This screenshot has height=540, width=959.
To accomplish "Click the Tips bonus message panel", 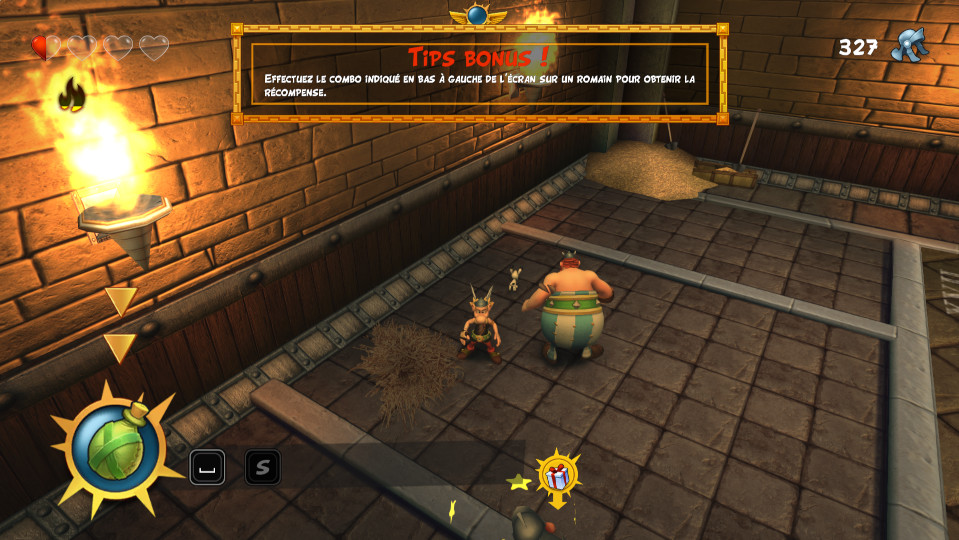I will pos(479,73).
